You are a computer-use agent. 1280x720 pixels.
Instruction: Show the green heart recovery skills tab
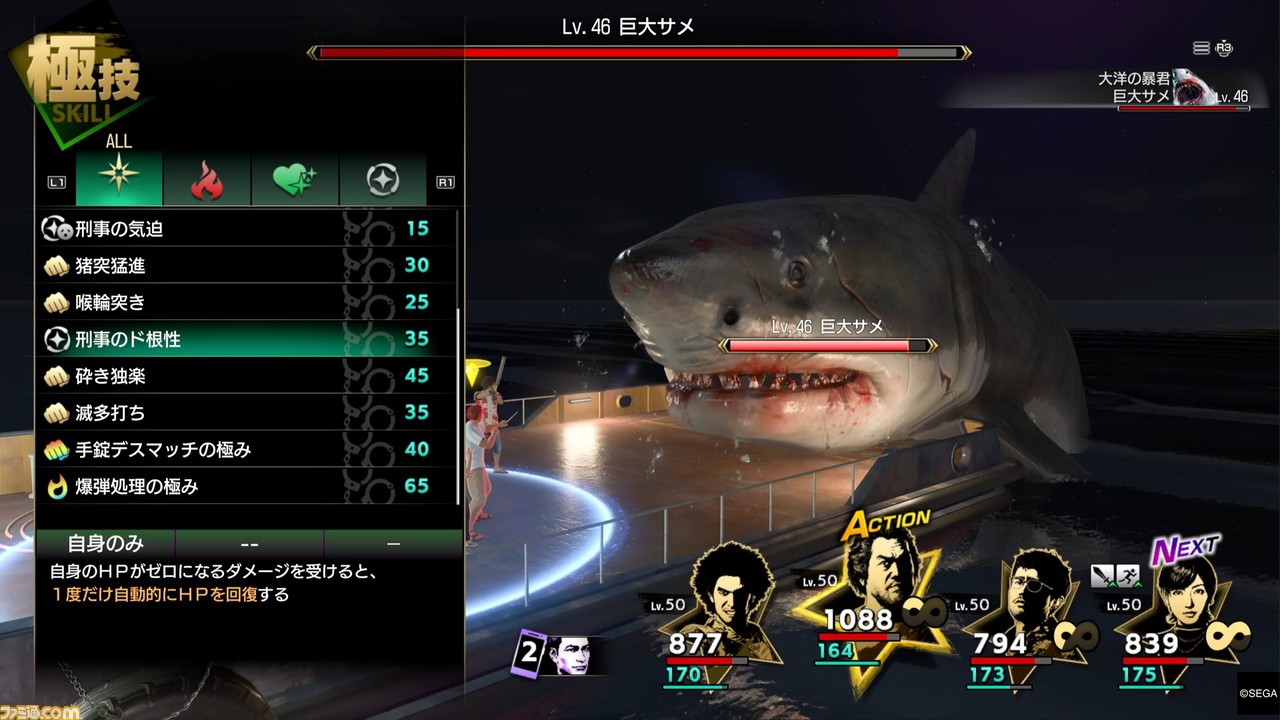pos(295,180)
